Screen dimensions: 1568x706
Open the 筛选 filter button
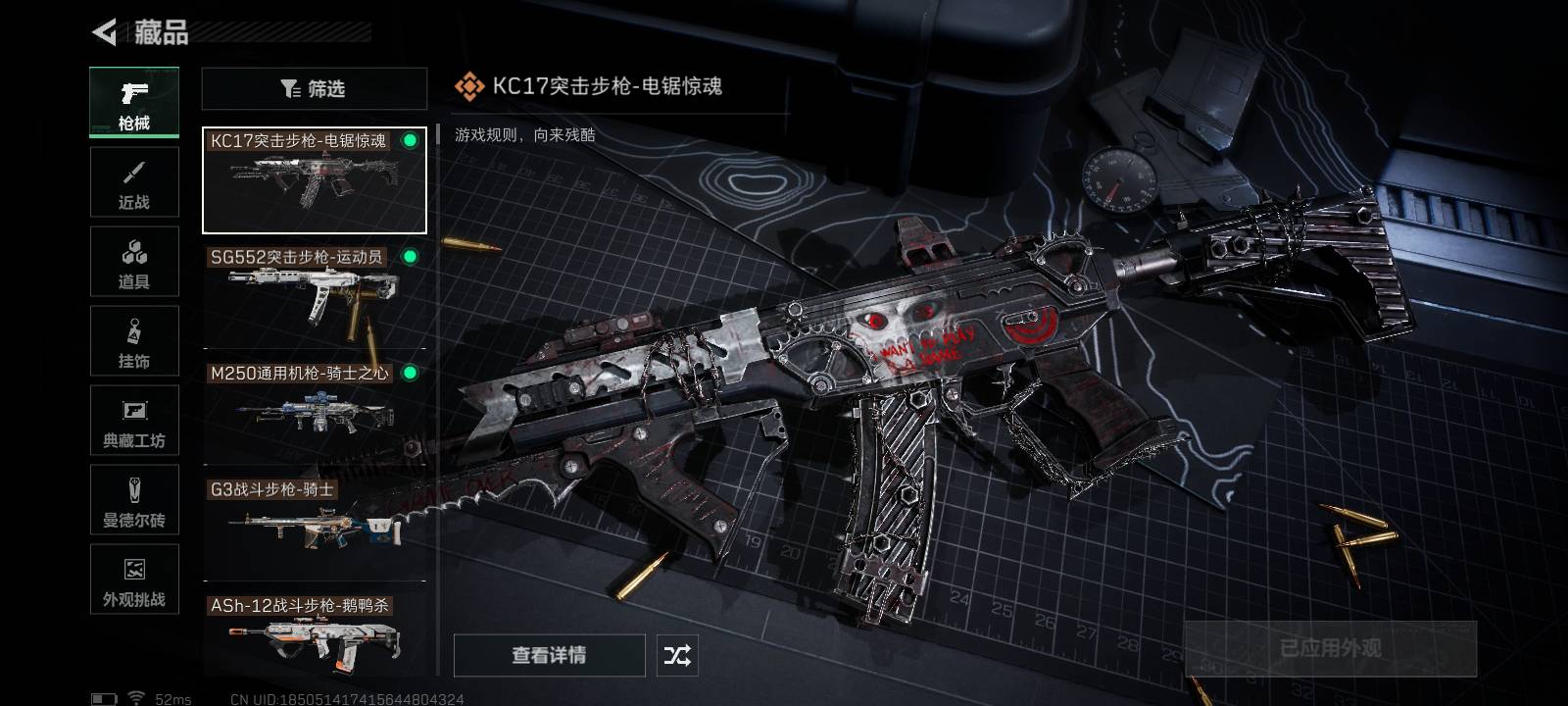coord(314,89)
